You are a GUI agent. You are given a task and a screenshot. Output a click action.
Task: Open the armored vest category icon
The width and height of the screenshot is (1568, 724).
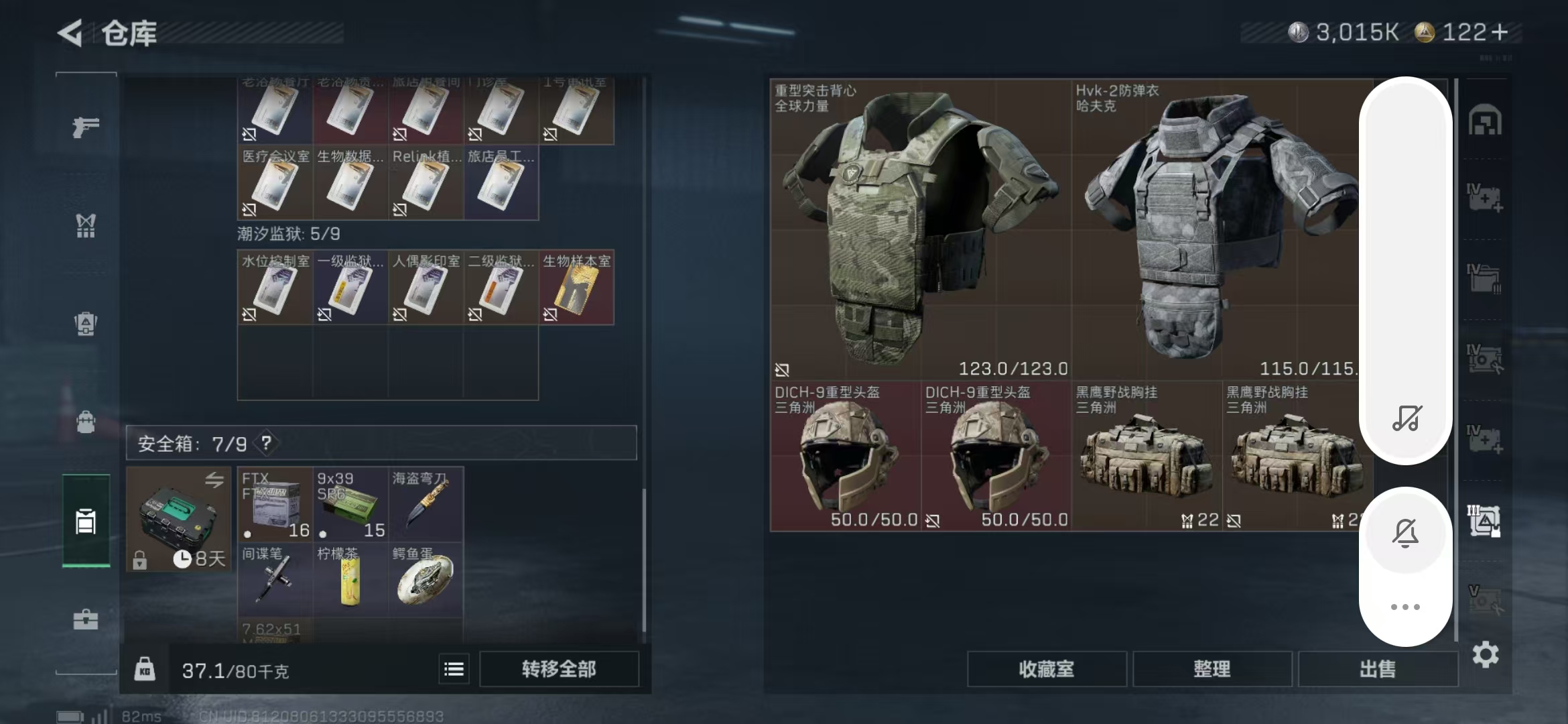(85, 325)
